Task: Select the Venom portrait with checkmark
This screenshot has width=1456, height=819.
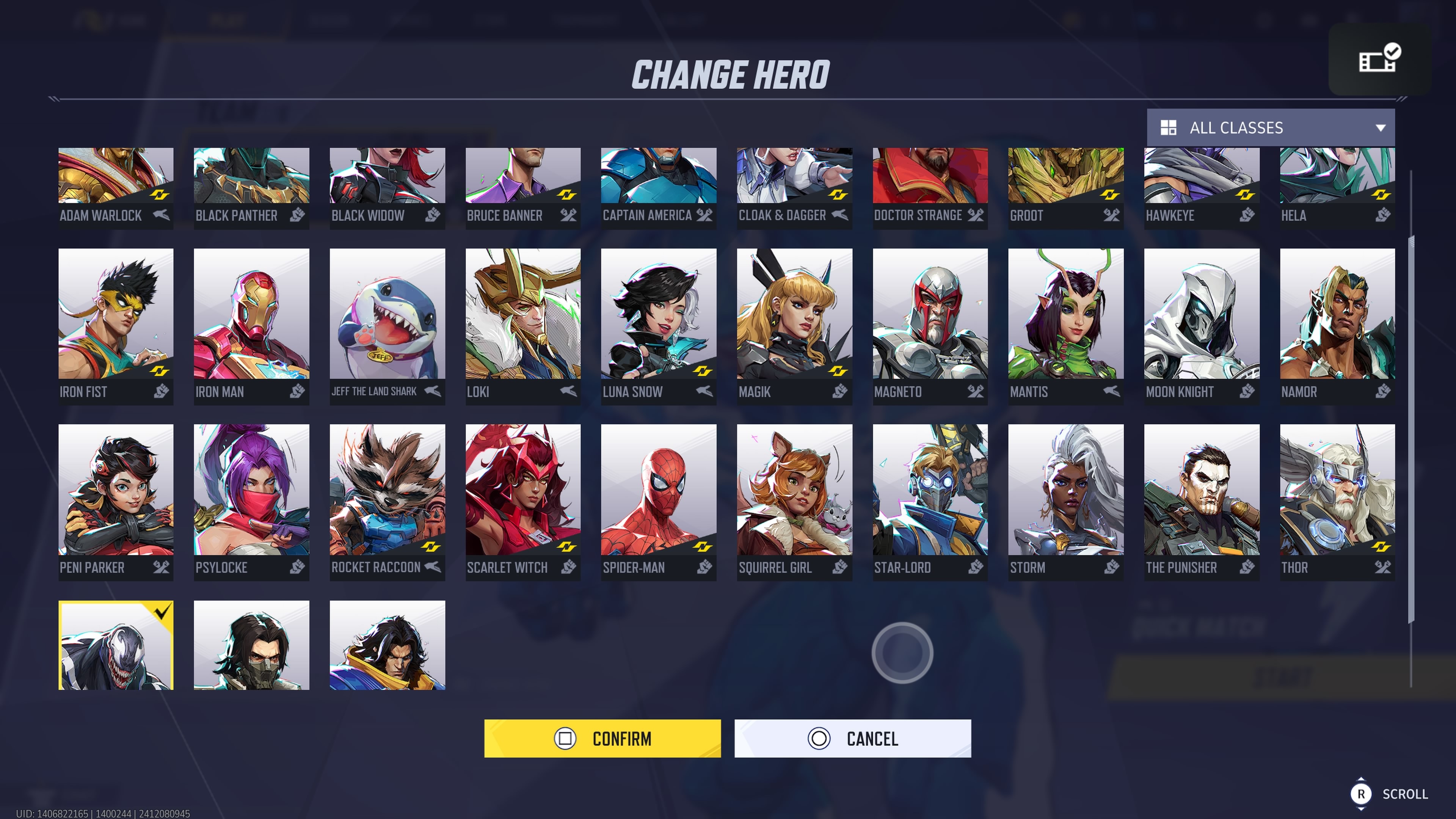Action: [x=116, y=645]
